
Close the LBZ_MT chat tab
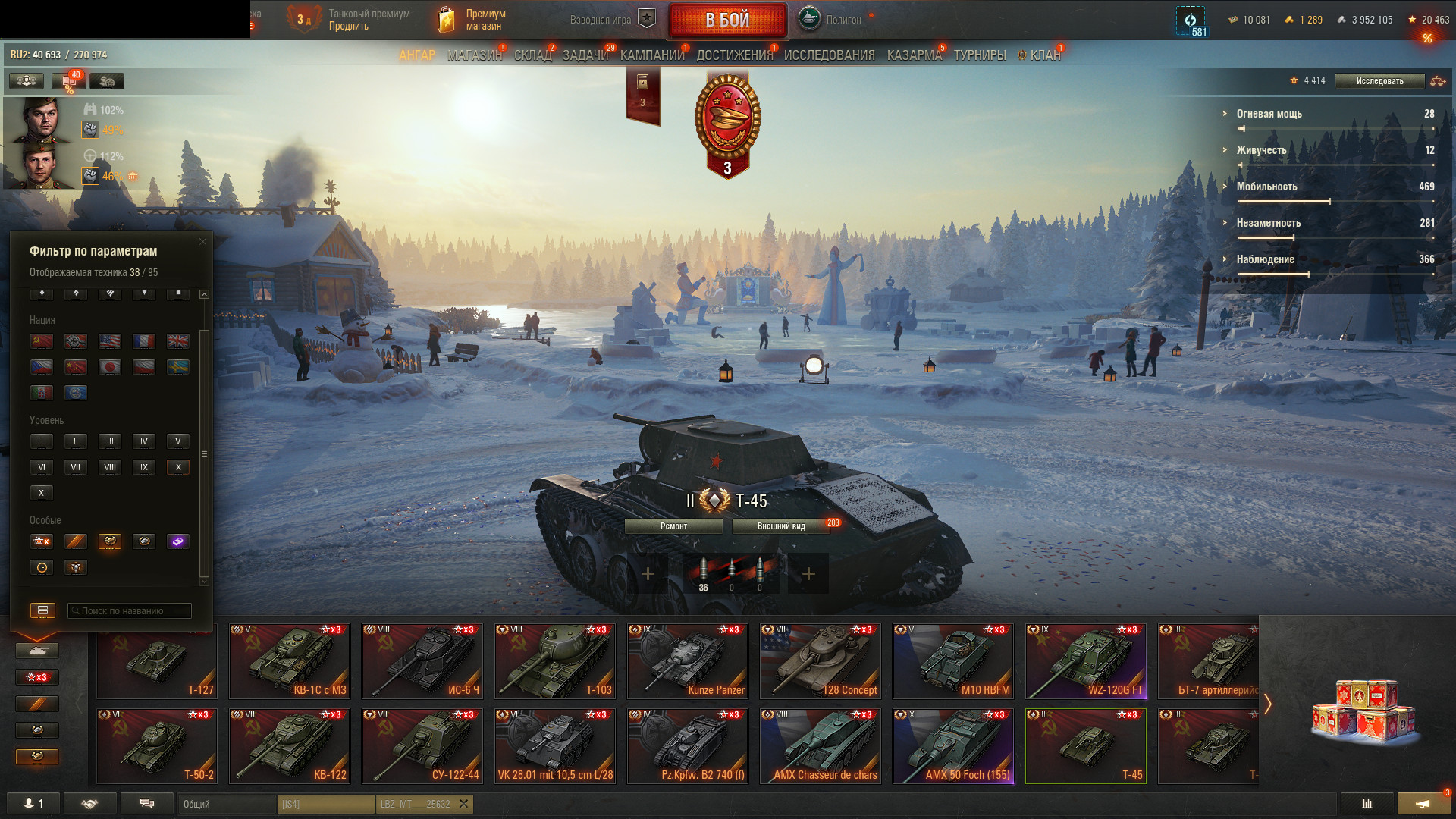point(463,804)
